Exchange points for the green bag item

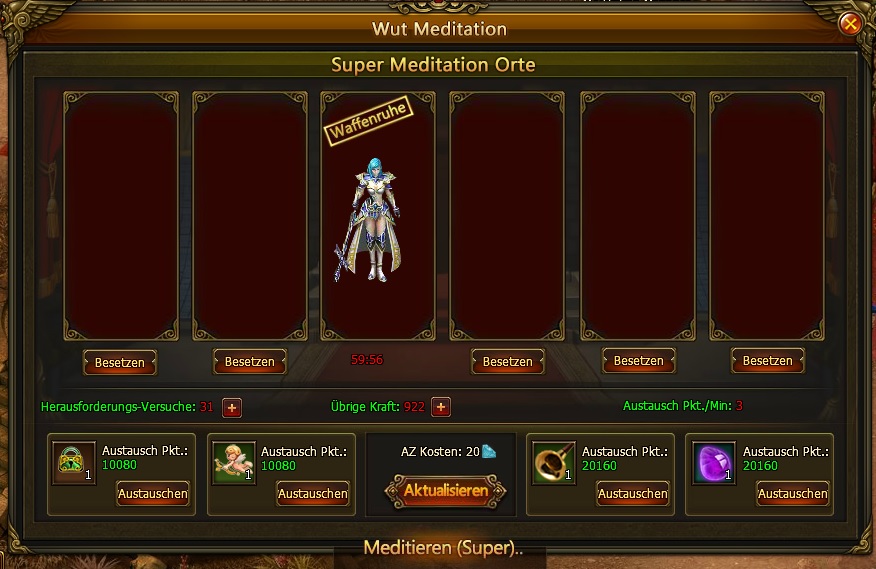pos(152,493)
